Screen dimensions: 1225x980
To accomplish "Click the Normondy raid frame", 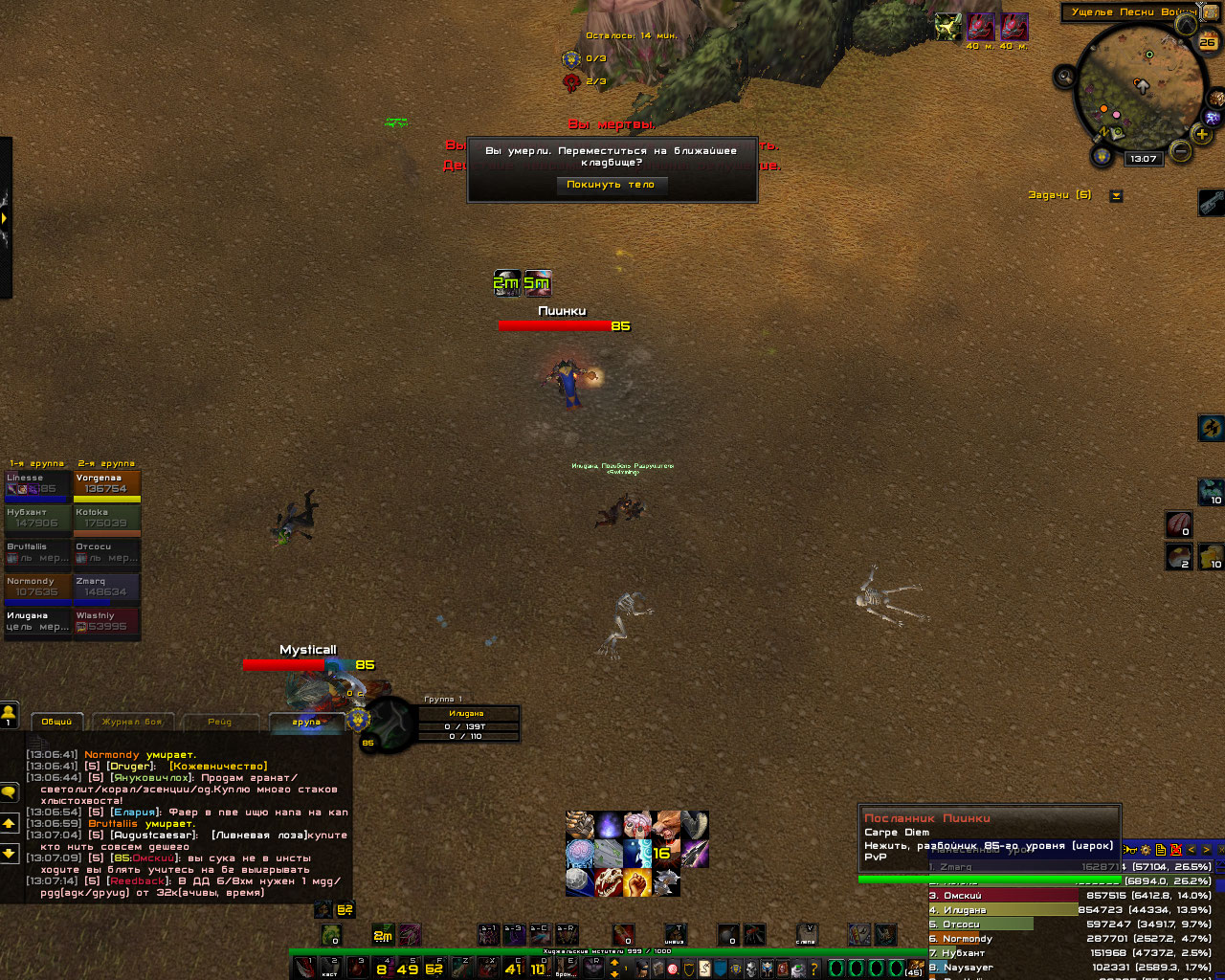I will click(x=37, y=589).
